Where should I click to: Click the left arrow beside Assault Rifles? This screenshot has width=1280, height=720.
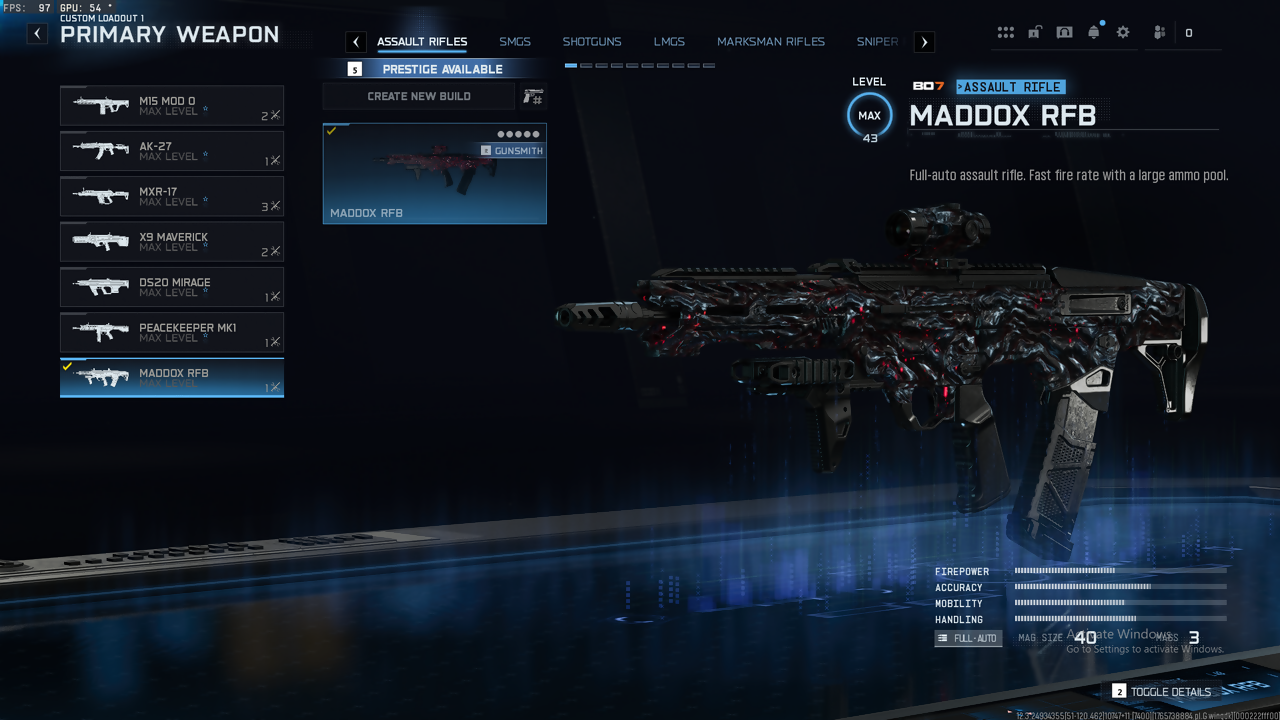[x=356, y=42]
